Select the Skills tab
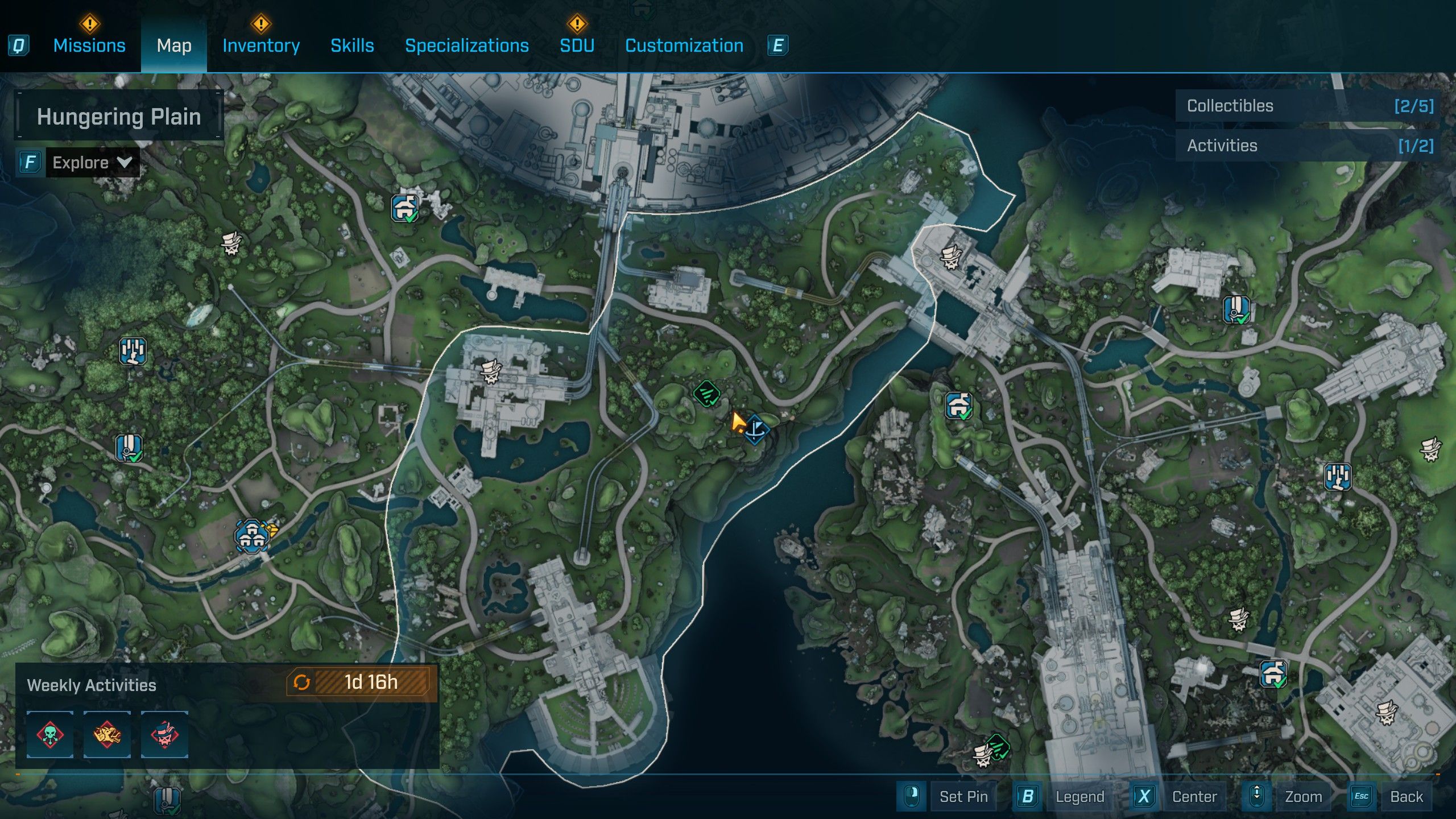The image size is (1456, 819). pyautogui.click(x=352, y=45)
